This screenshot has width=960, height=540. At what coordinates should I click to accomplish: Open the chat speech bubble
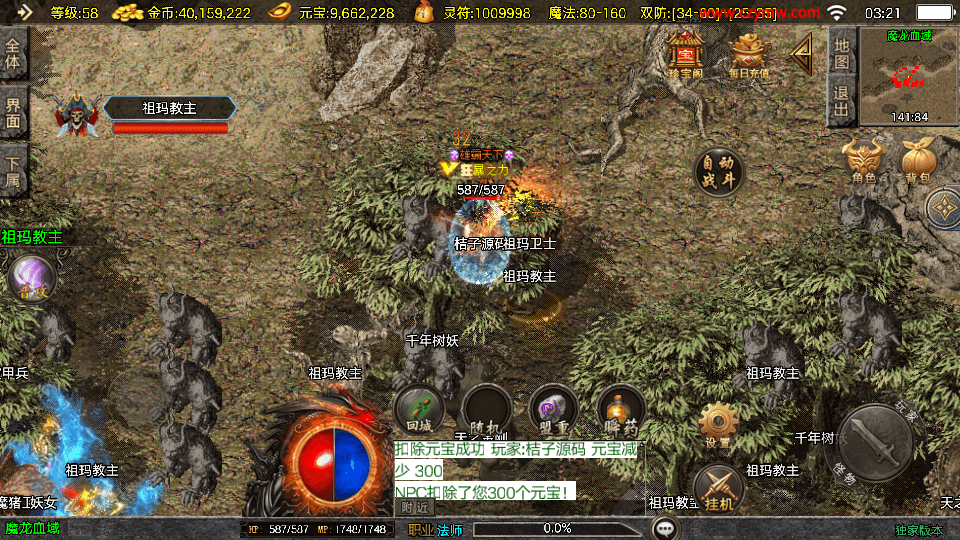coord(666,527)
